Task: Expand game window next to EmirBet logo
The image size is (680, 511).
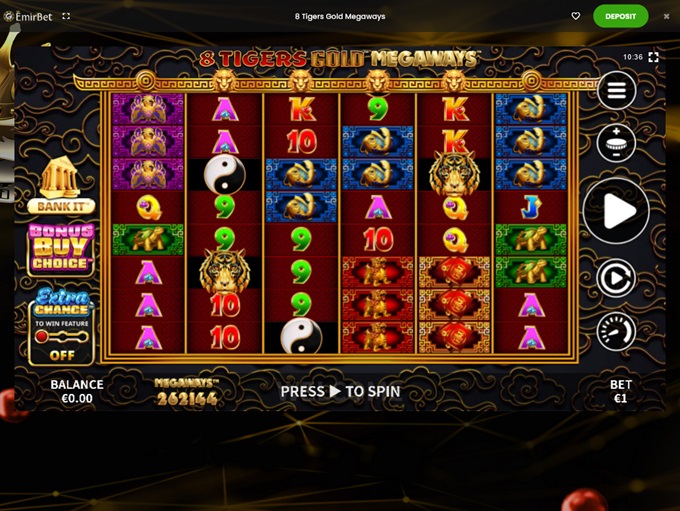Action: click(66, 16)
